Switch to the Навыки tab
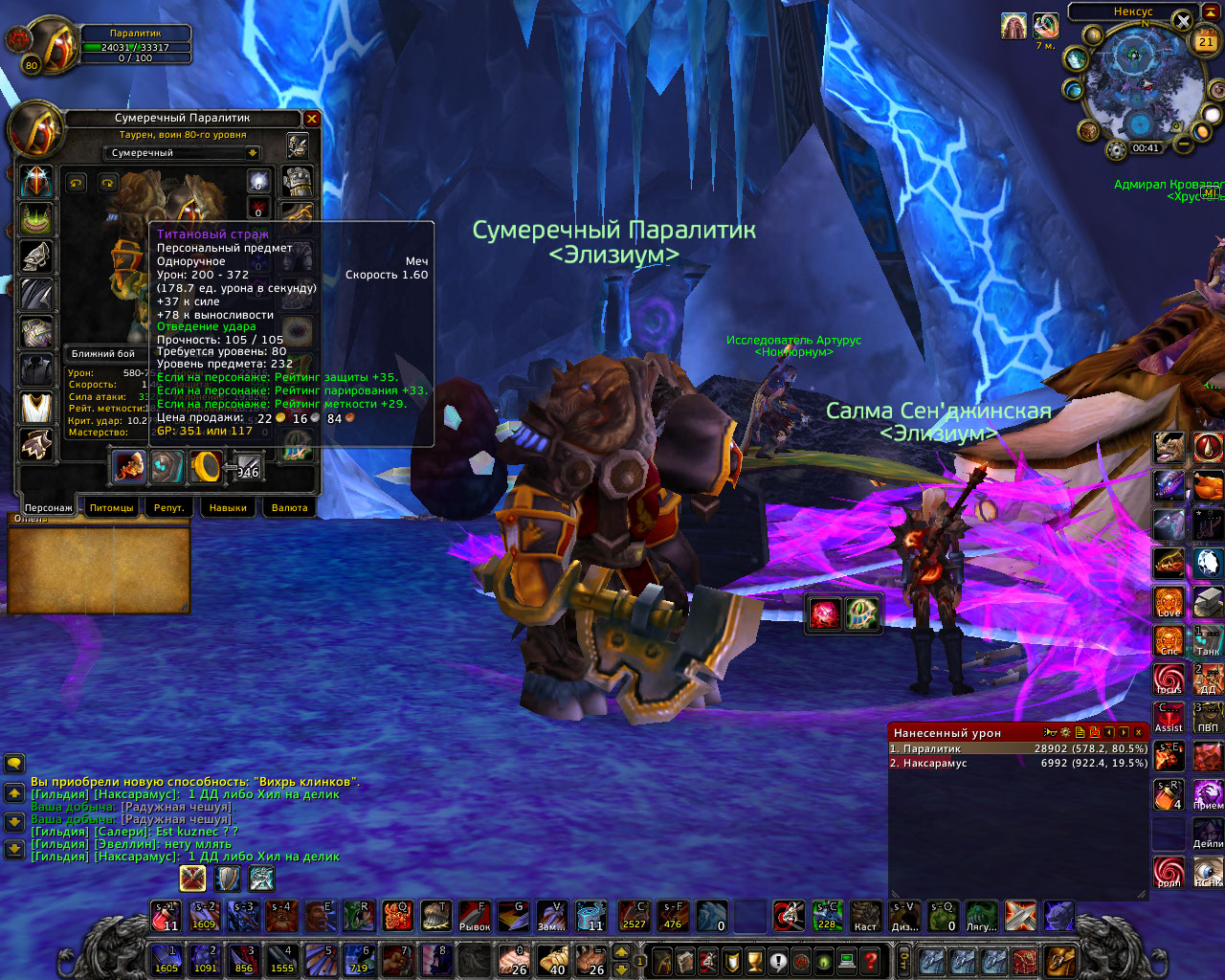Screen dimensions: 1225x980 click(x=228, y=507)
